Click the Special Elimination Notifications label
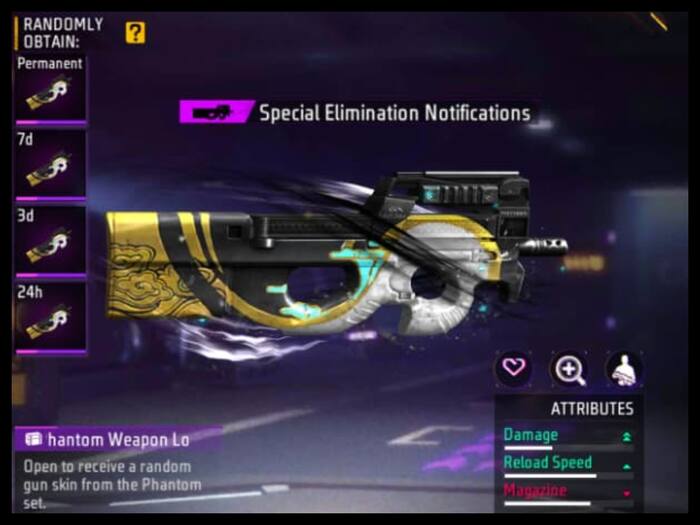 tap(394, 112)
